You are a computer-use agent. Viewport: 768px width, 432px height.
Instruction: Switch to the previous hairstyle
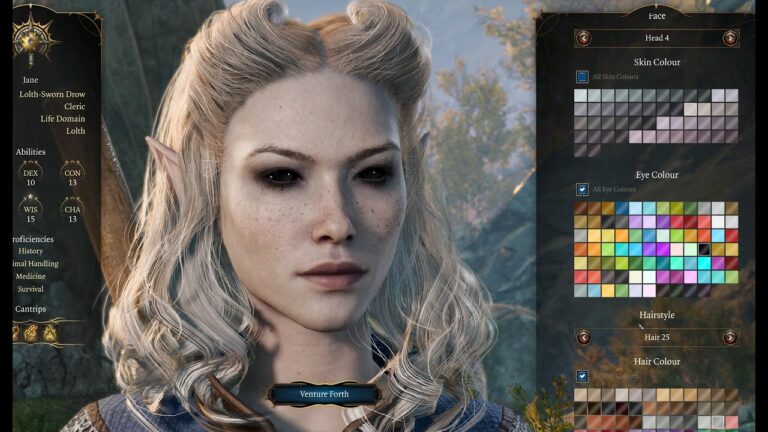(583, 337)
